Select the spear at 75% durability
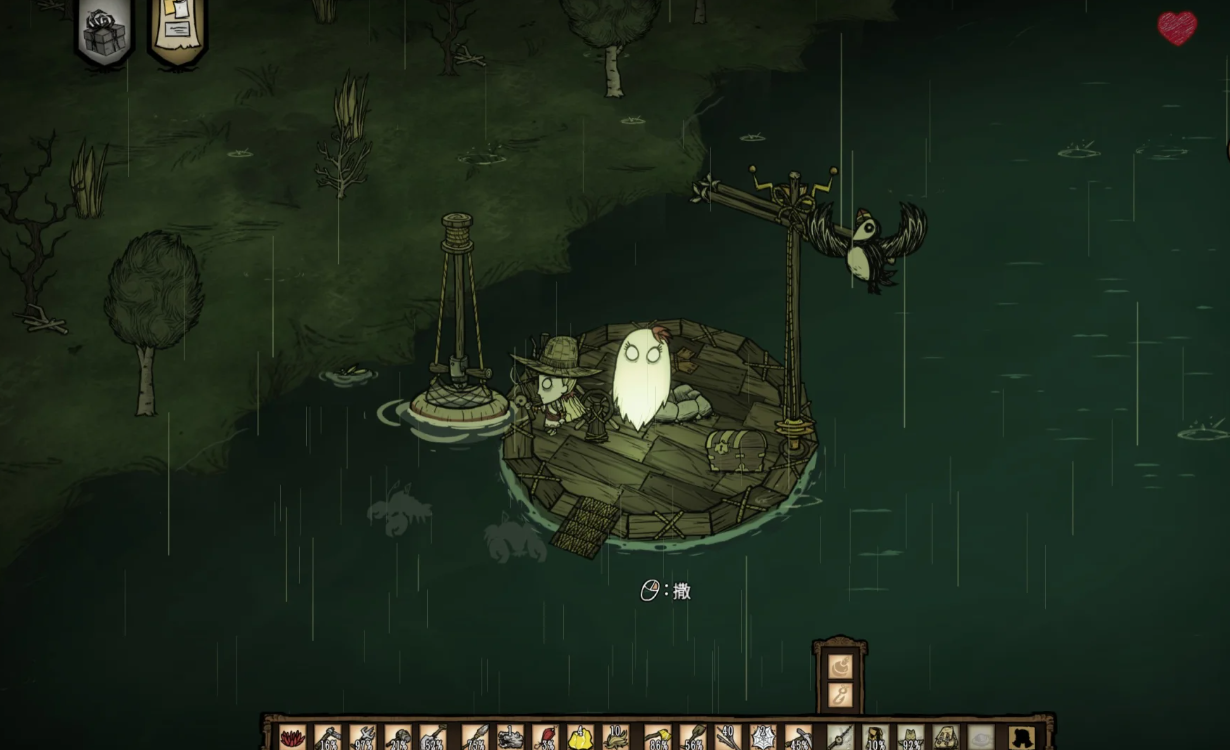This screenshot has width=1230, height=750. [475, 738]
